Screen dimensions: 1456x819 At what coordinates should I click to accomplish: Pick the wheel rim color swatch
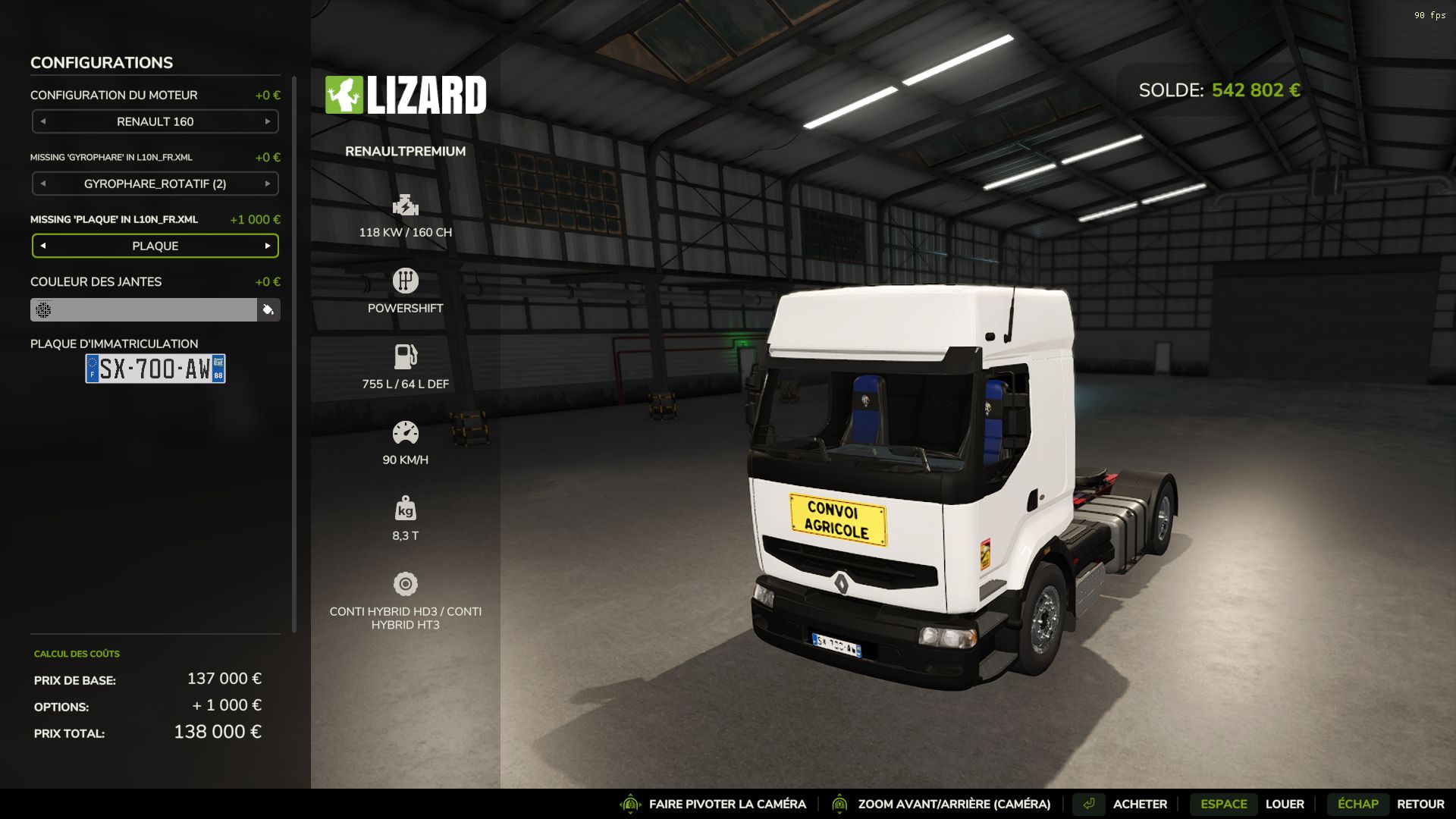pos(144,310)
